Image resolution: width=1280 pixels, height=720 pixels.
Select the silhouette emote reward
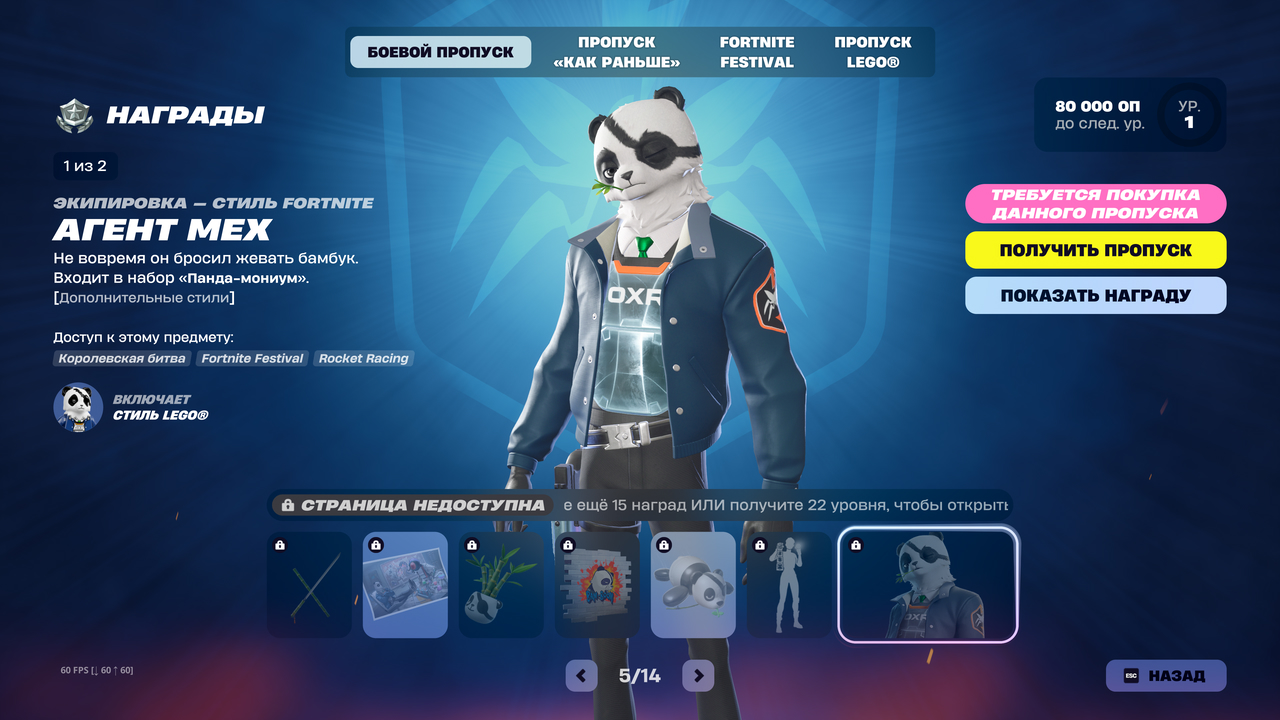789,585
